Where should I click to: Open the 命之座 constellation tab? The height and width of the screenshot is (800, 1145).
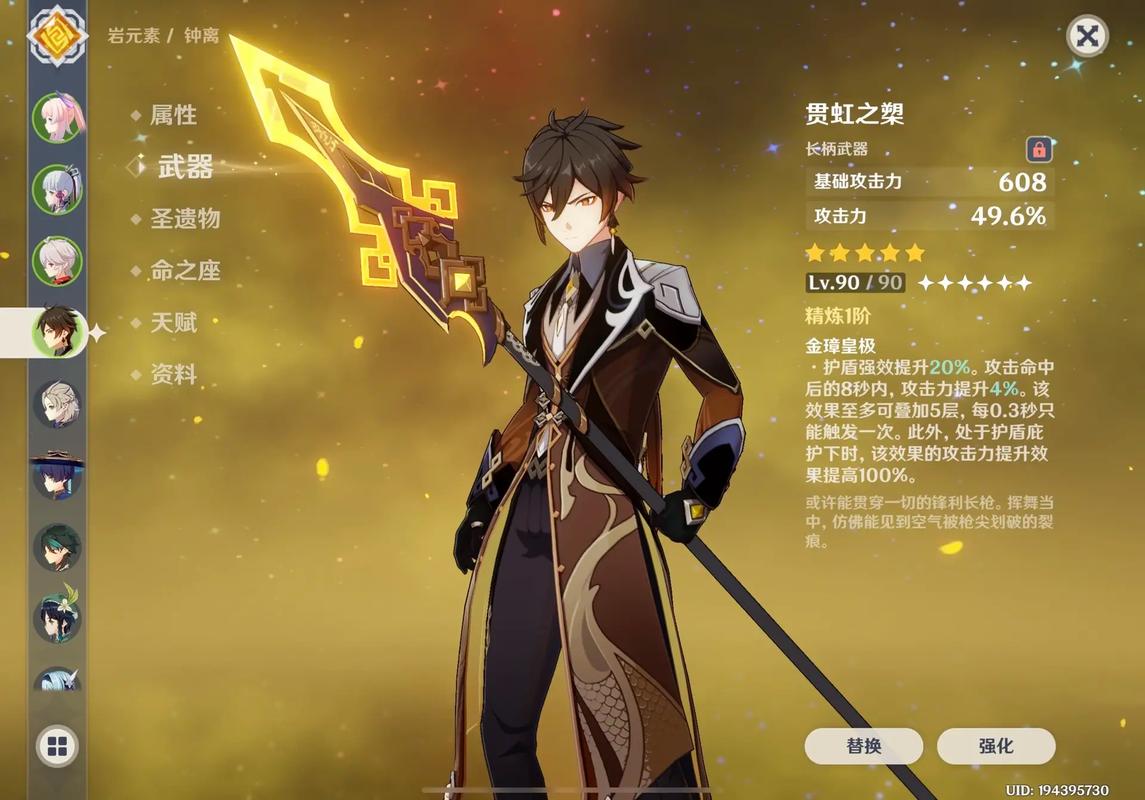[185, 271]
